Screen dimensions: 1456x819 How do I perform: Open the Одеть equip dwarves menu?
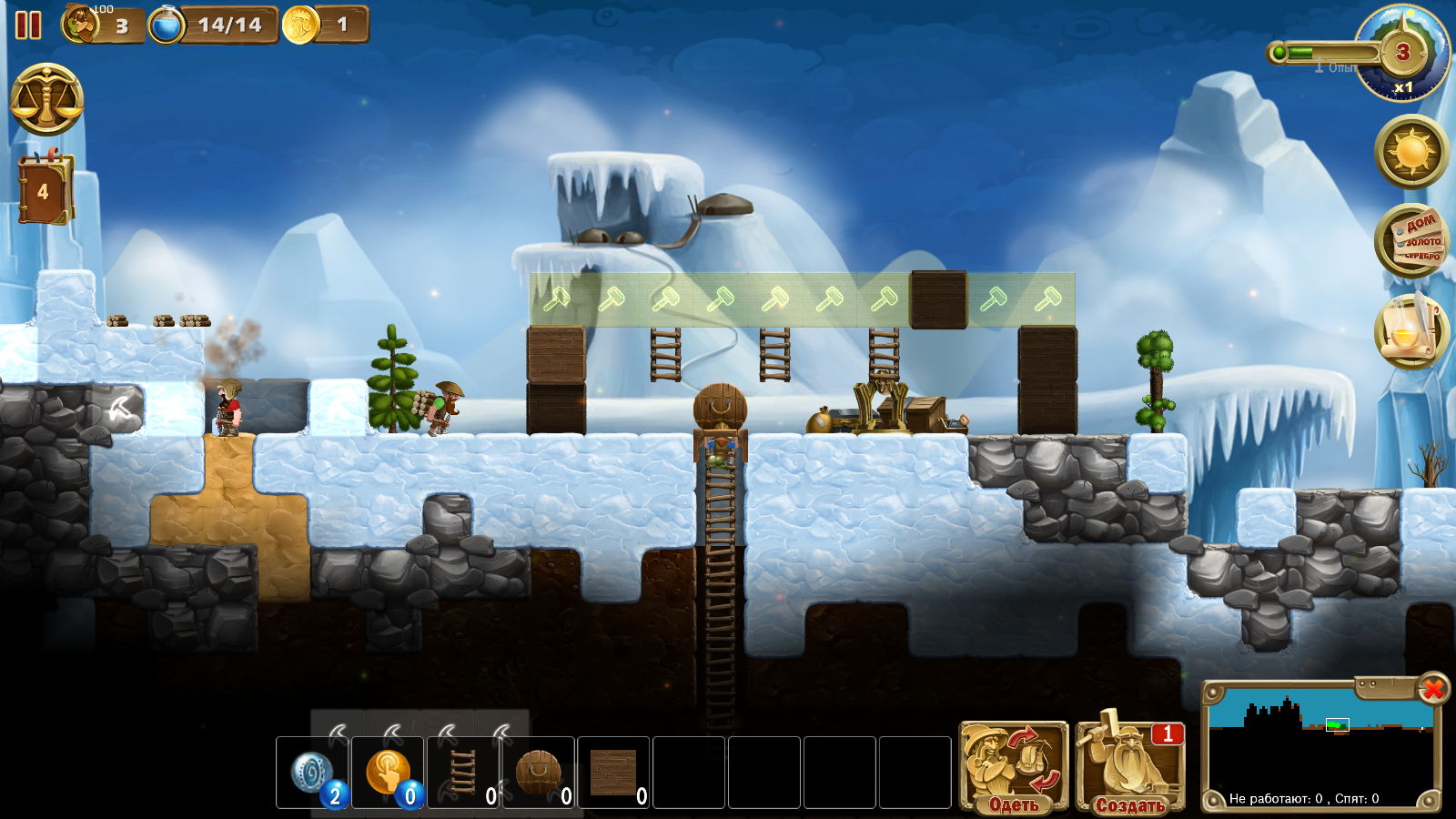click(1014, 766)
